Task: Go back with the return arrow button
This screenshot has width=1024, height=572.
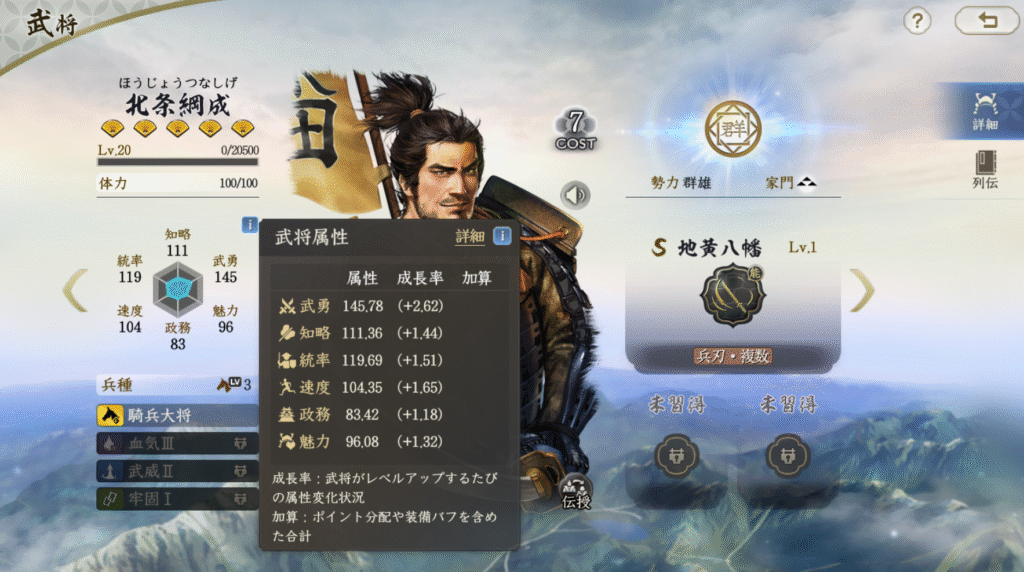Action: pos(987,21)
